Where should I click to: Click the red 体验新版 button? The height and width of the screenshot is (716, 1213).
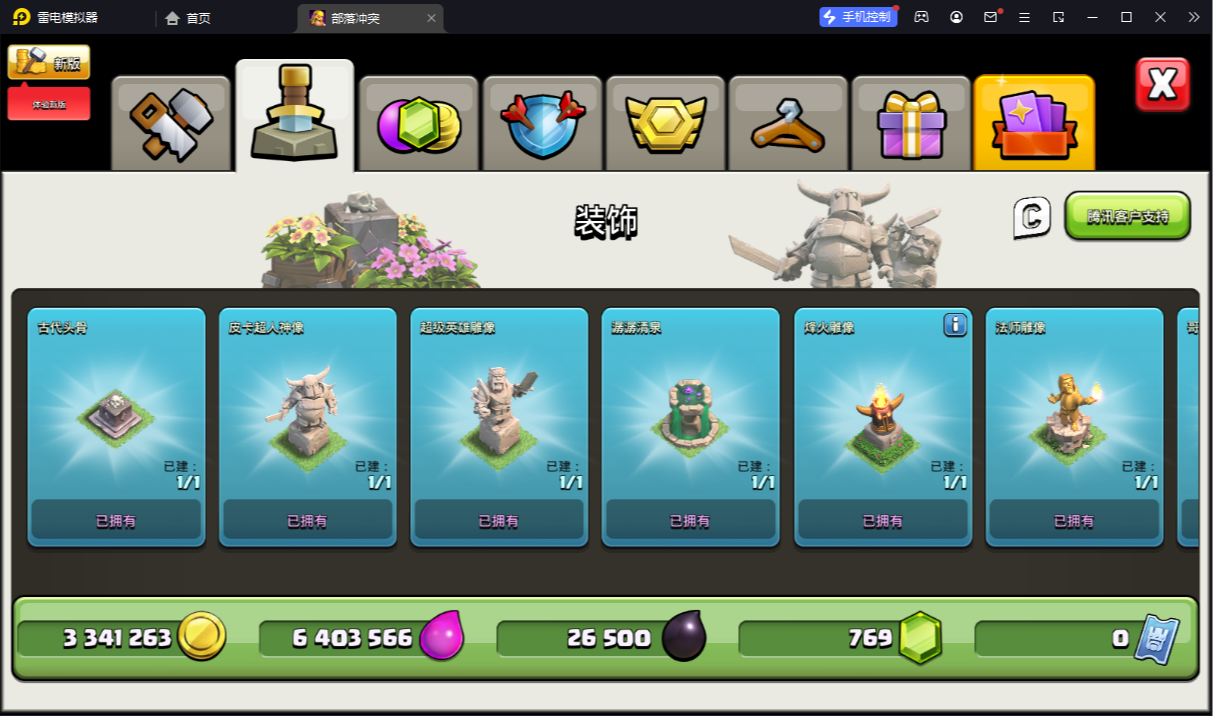click(49, 104)
